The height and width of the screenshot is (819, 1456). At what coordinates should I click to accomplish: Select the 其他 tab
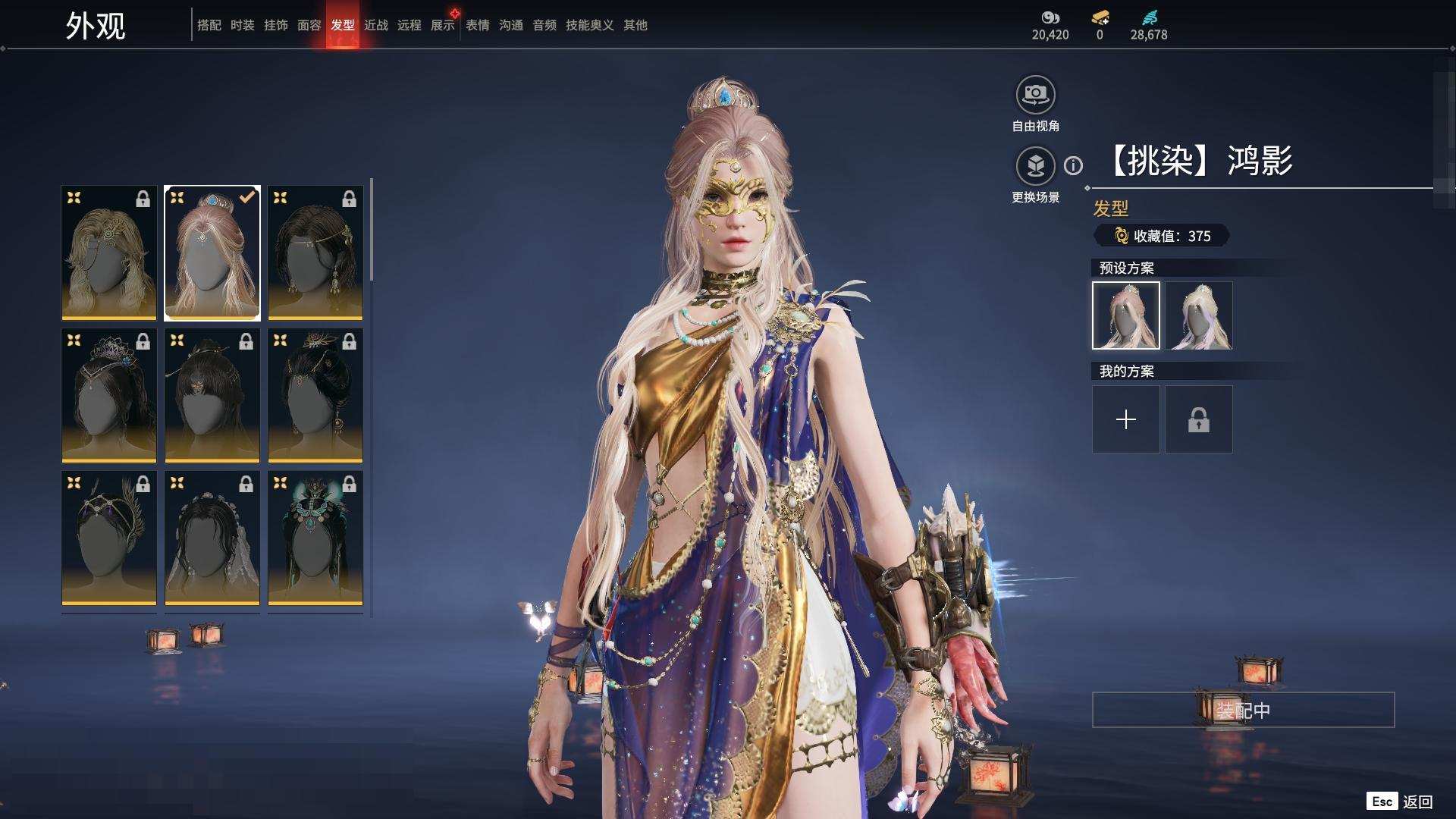coord(635,25)
